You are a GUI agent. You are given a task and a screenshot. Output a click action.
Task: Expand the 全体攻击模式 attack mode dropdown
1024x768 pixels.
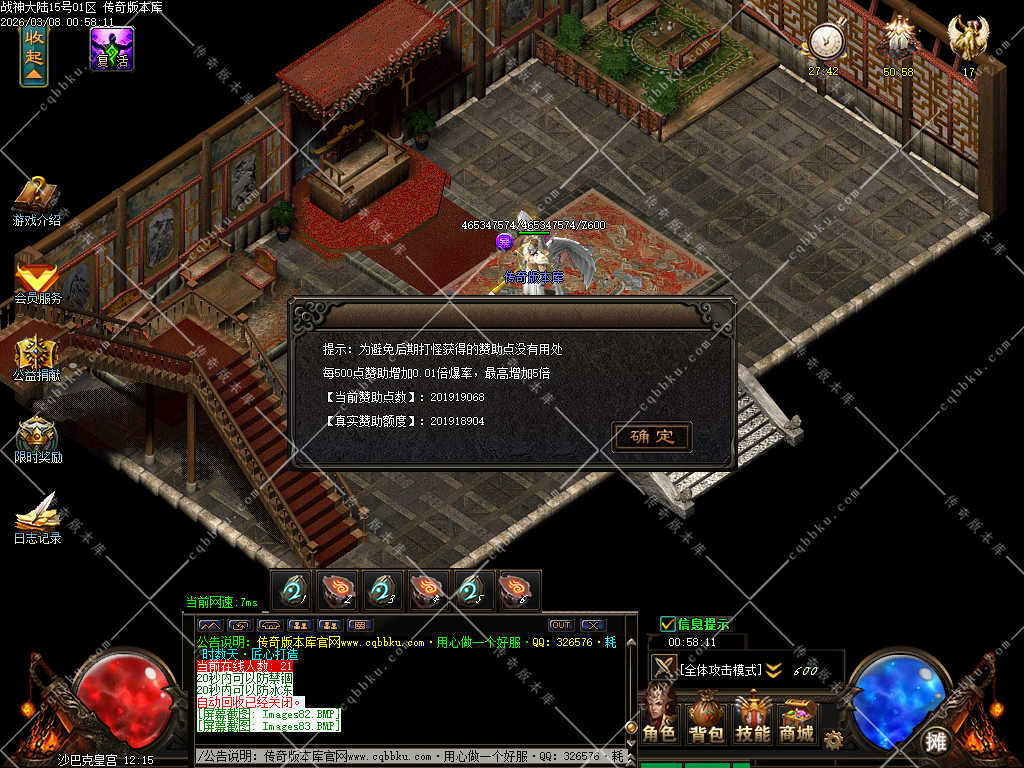point(773,670)
